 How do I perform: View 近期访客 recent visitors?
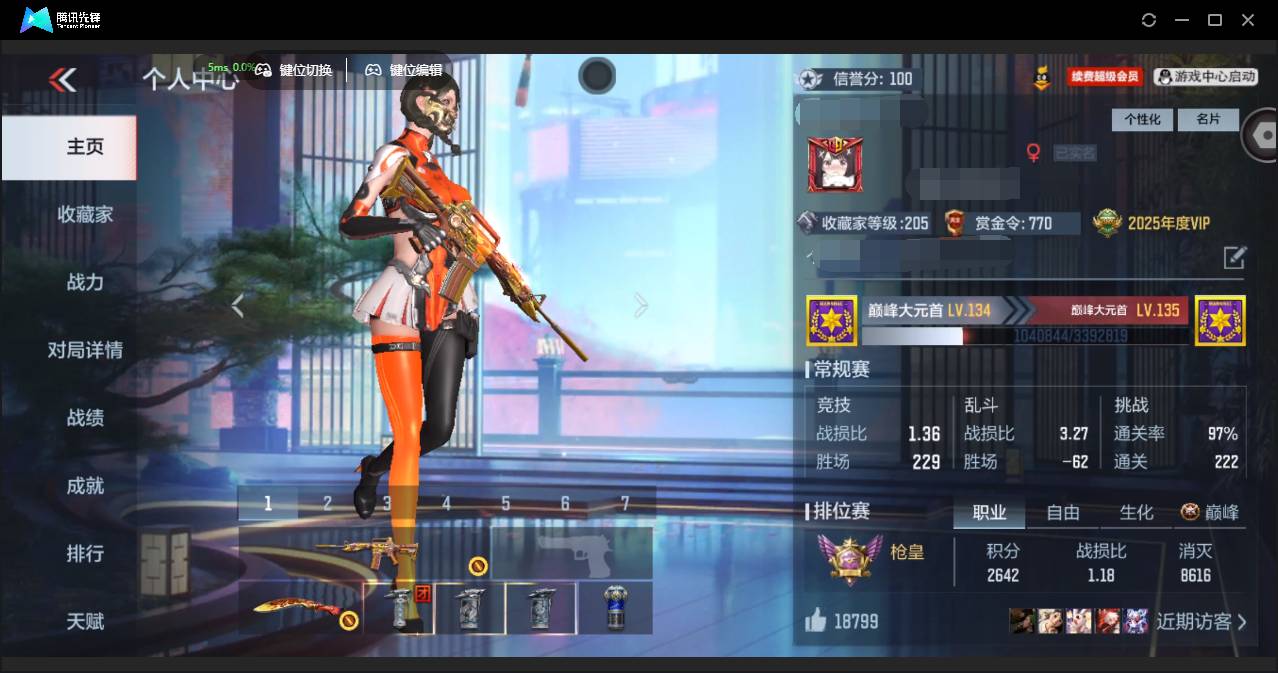coord(1201,622)
